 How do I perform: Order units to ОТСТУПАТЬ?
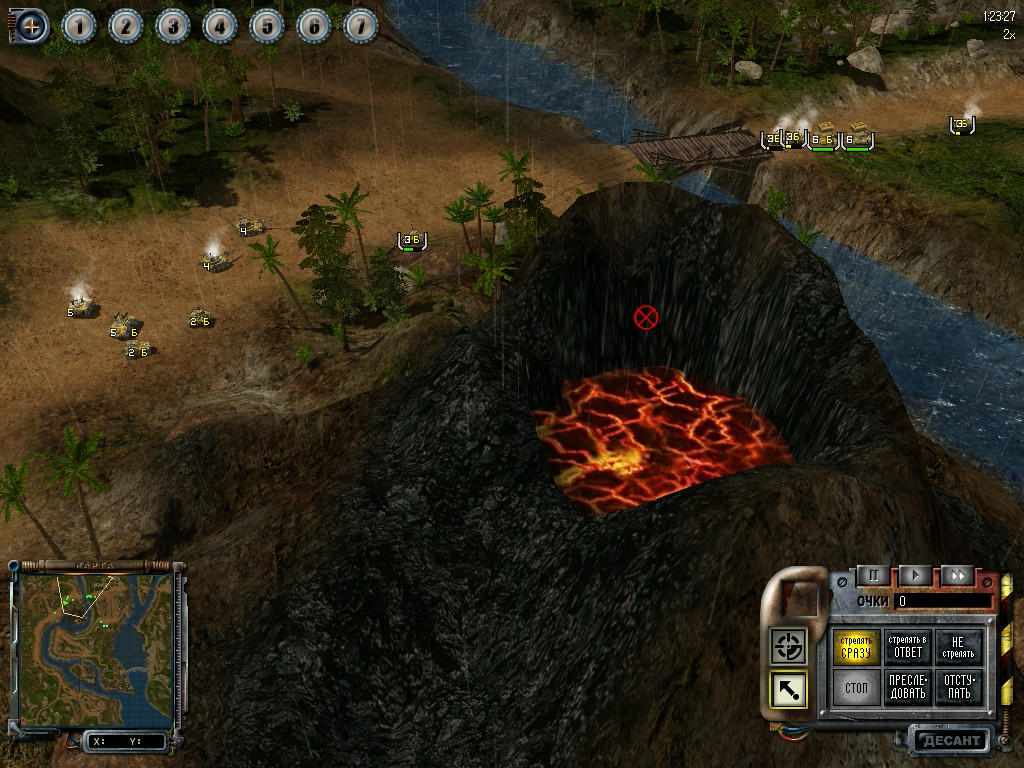click(959, 687)
